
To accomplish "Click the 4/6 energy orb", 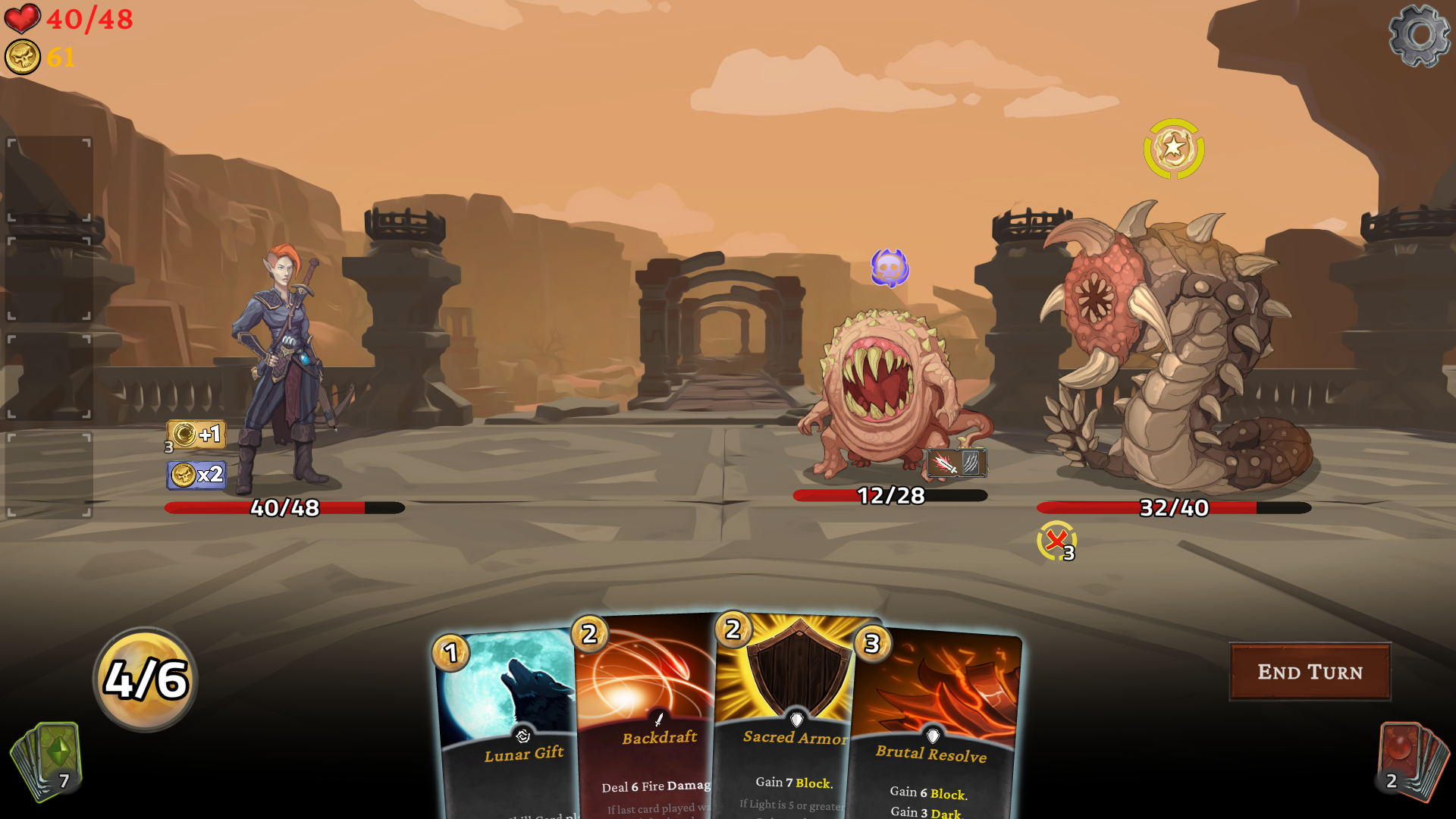I will point(144,680).
